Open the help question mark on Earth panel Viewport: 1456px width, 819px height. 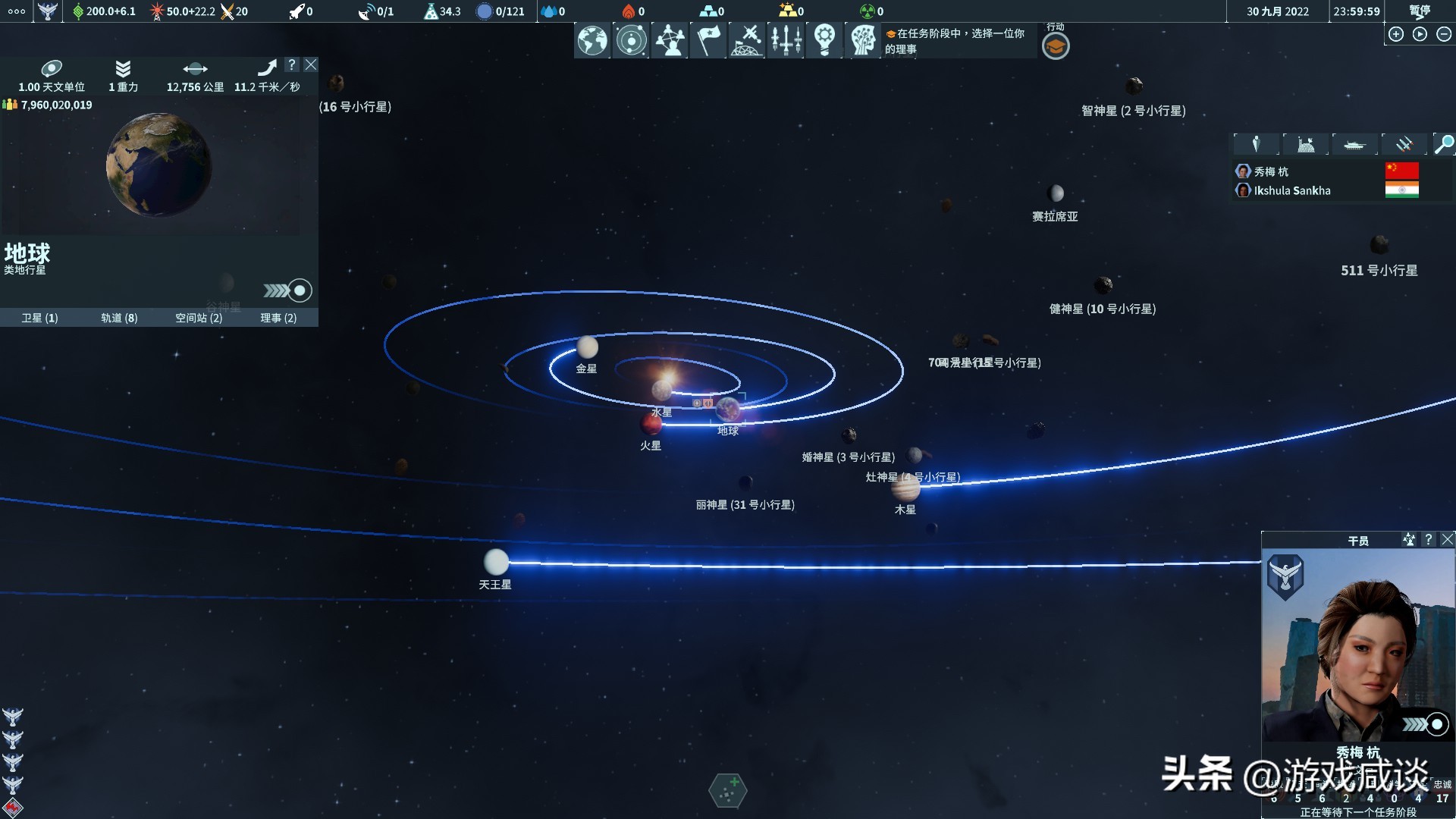[x=293, y=65]
